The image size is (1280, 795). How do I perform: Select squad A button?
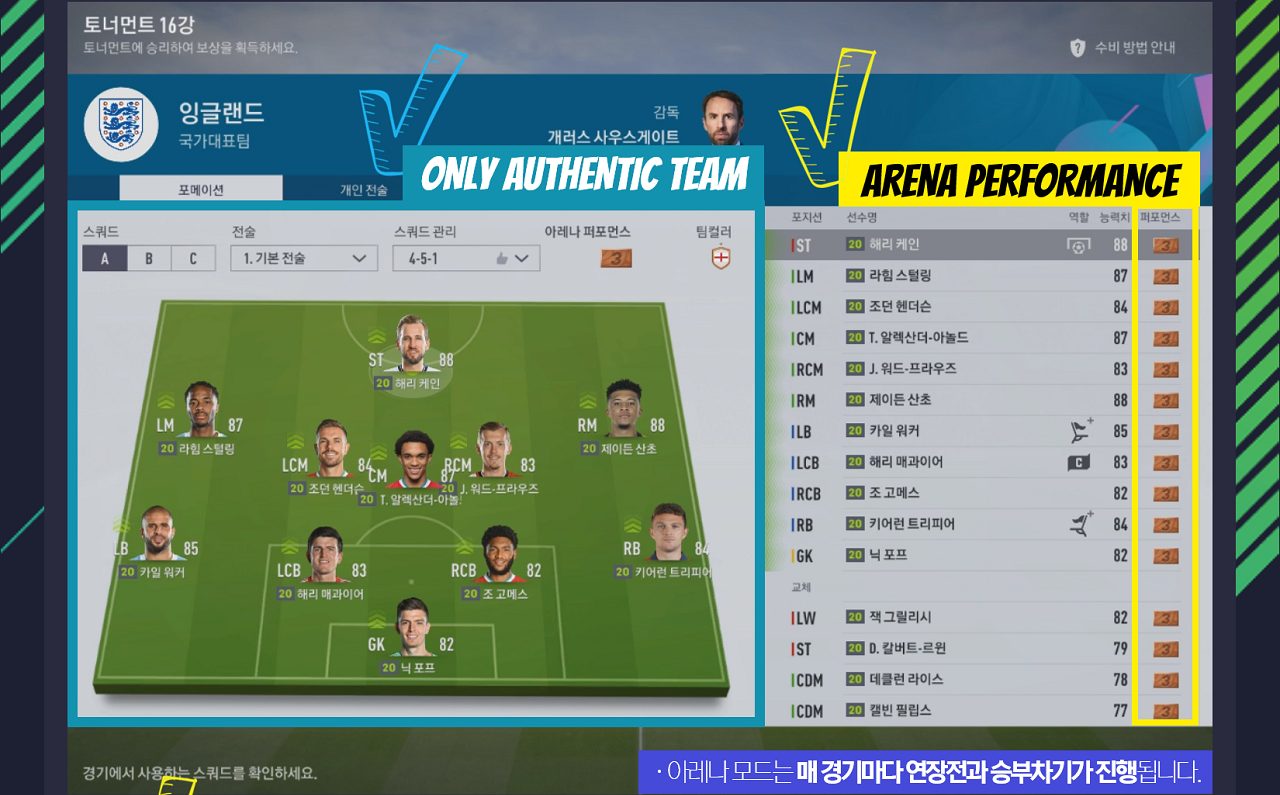pos(105,258)
